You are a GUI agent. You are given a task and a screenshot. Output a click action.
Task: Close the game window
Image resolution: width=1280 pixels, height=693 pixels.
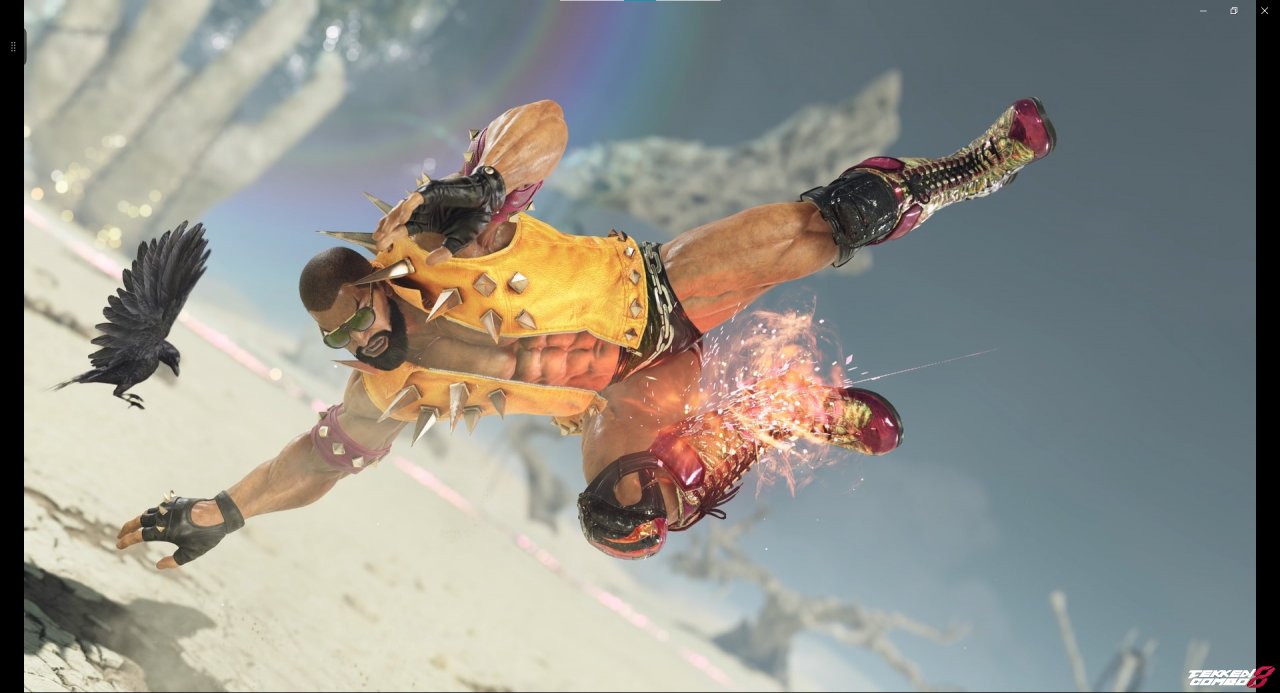(x=1264, y=10)
